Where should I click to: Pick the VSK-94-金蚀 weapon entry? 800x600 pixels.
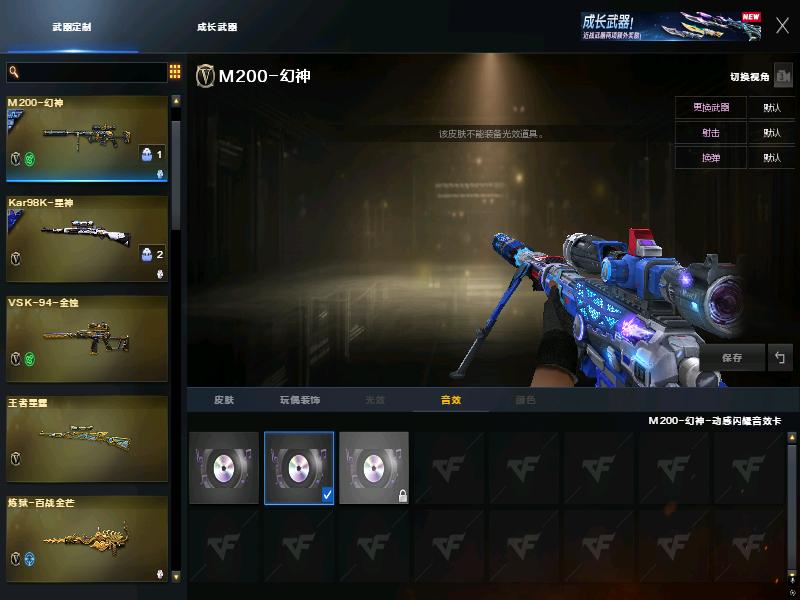tap(87, 338)
